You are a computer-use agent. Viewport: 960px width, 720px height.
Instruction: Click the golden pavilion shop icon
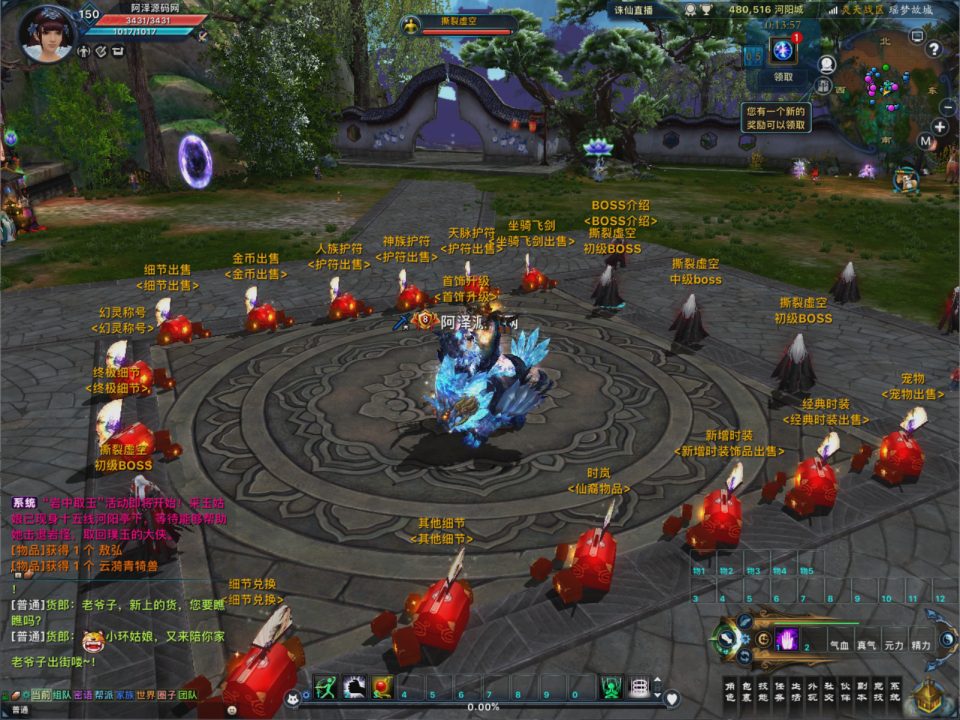pos(930,696)
